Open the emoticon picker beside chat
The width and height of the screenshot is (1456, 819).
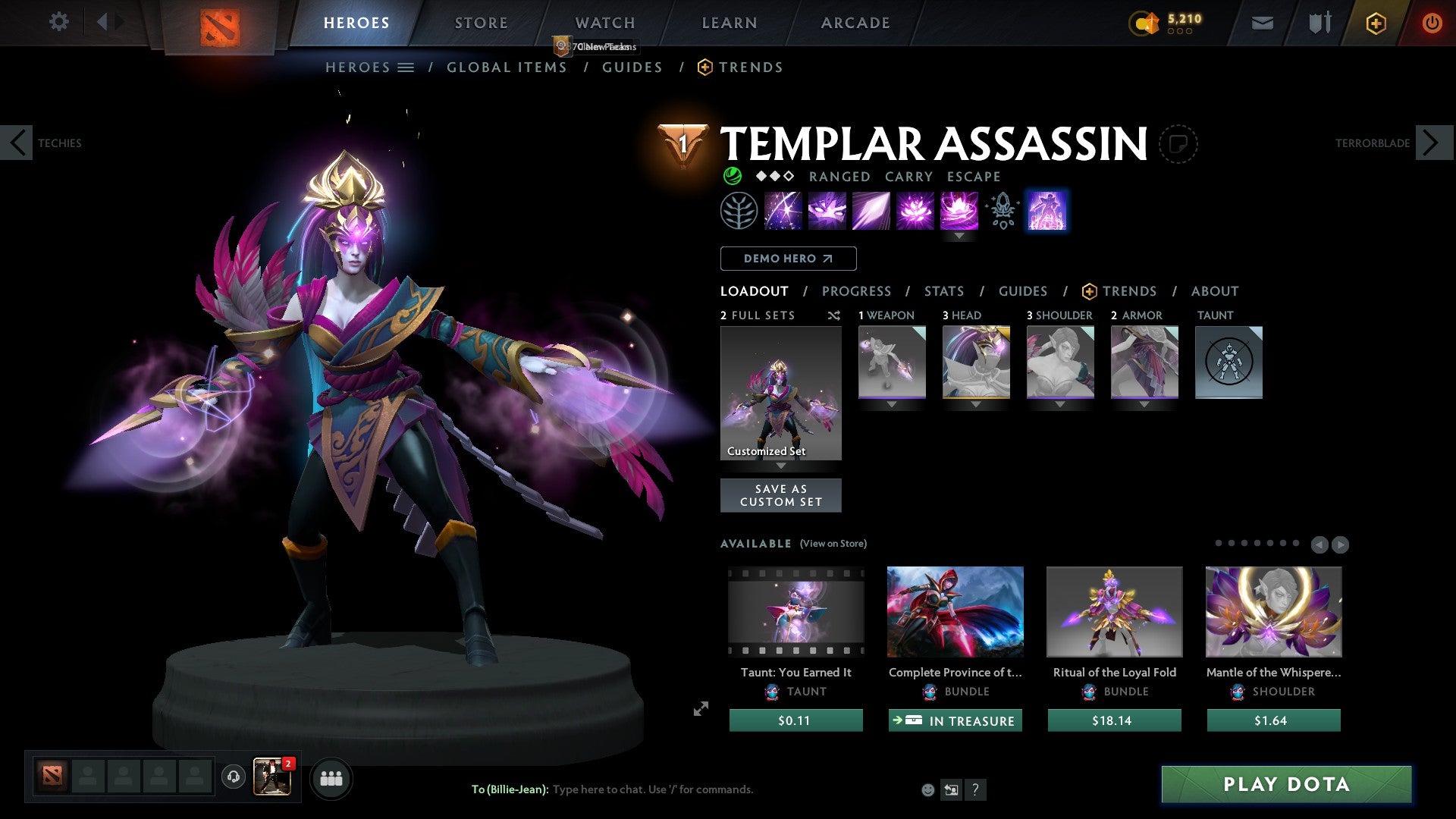coord(927,789)
